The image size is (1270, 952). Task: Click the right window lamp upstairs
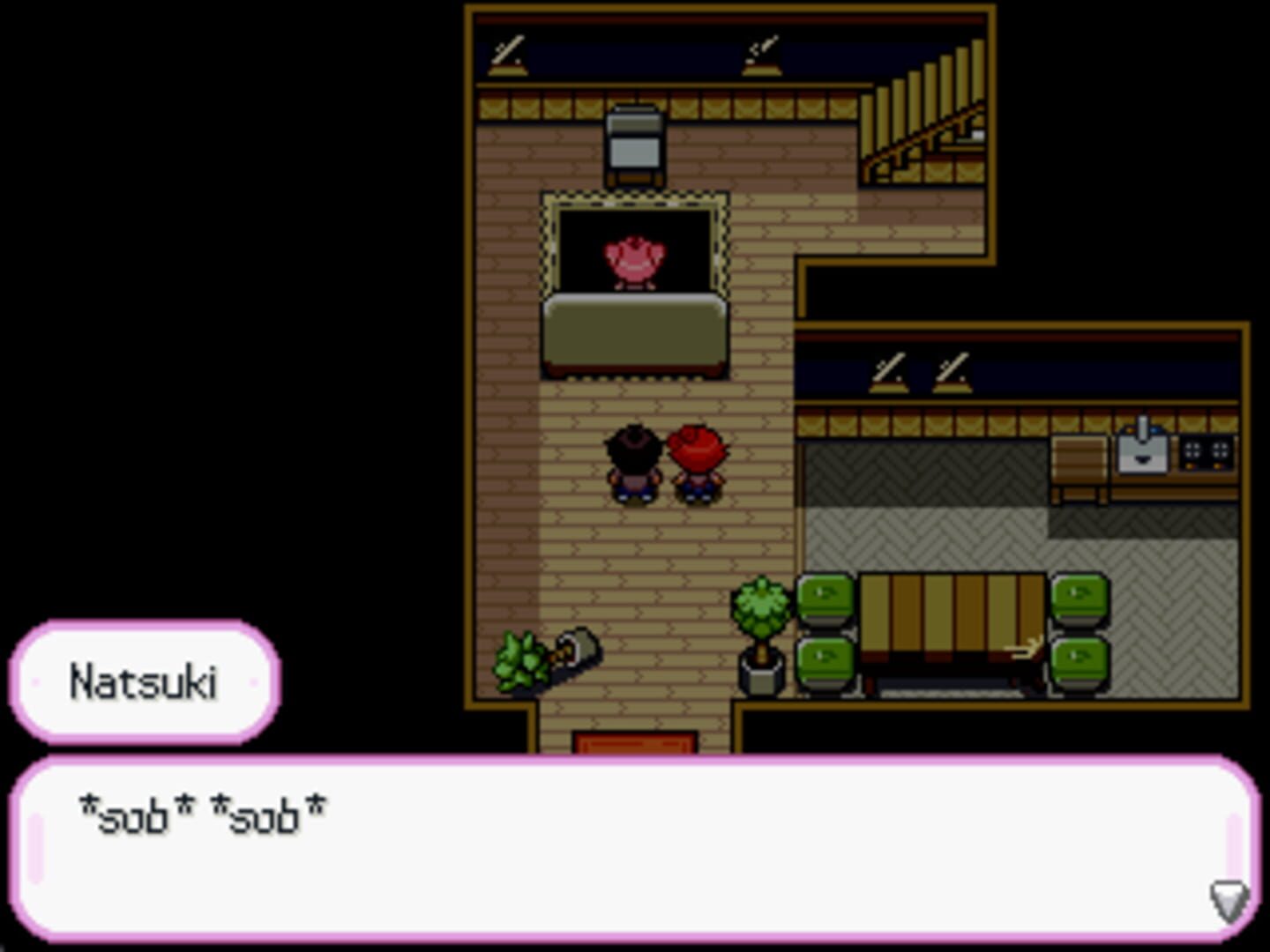760,53
